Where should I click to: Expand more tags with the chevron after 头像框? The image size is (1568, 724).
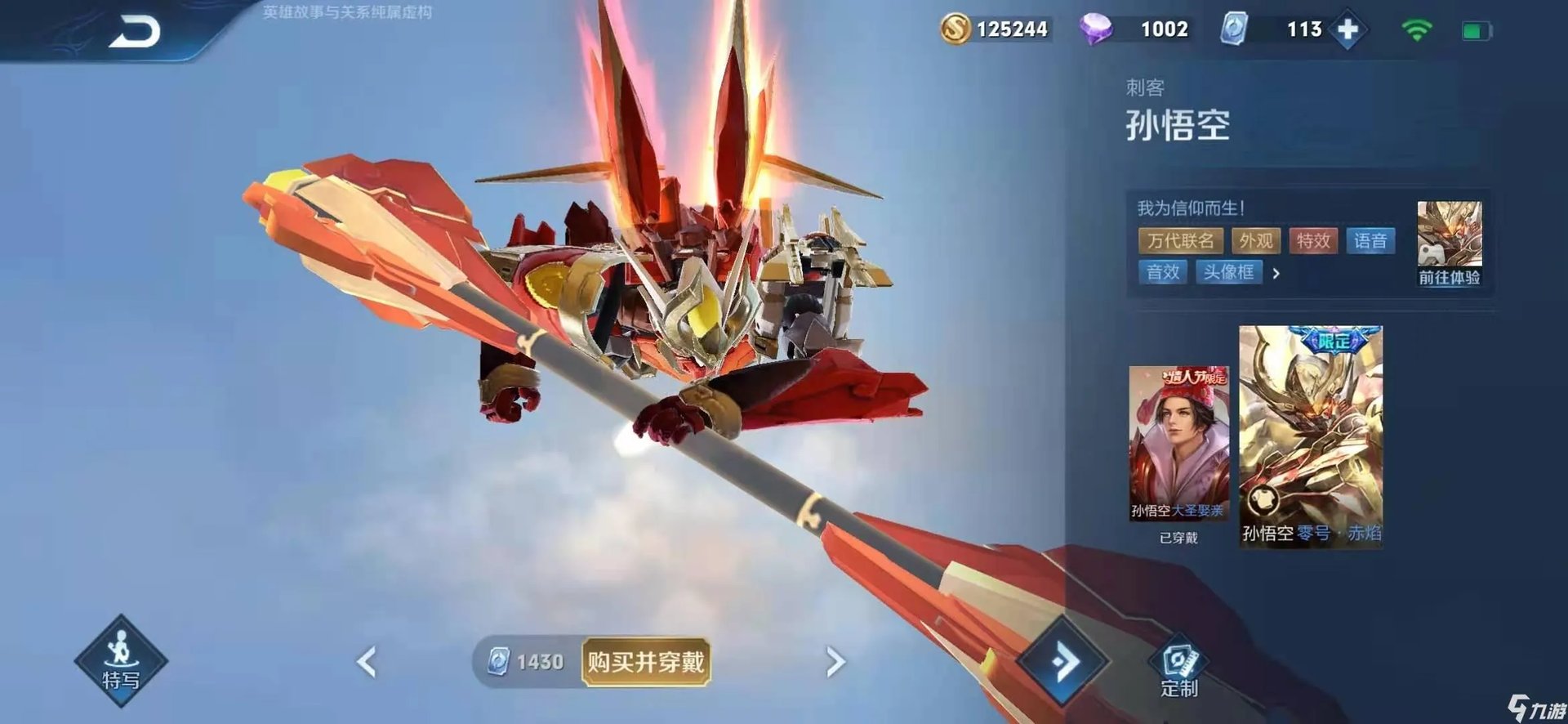(x=1276, y=273)
